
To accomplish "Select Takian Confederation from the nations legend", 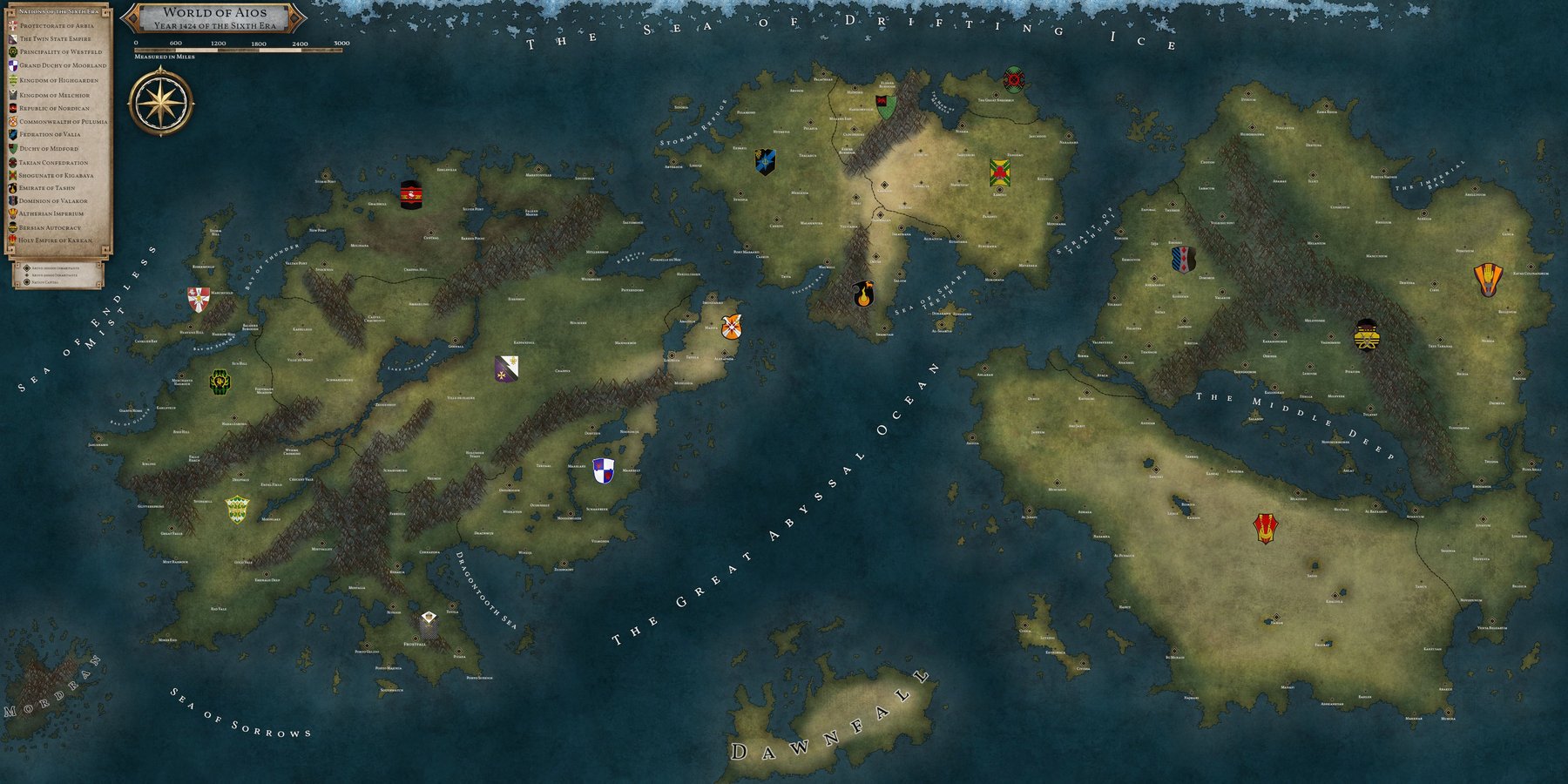I will (x=53, y=163).
